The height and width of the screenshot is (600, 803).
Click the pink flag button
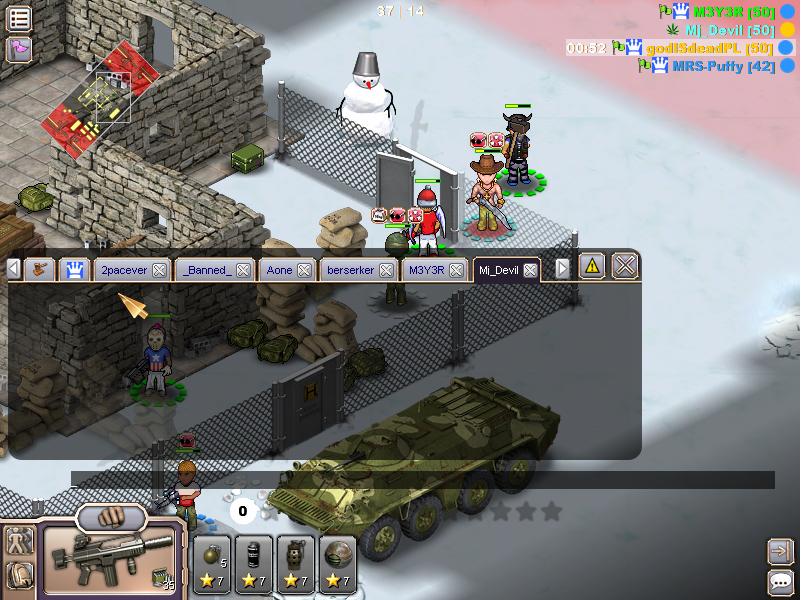click(19, 48)
